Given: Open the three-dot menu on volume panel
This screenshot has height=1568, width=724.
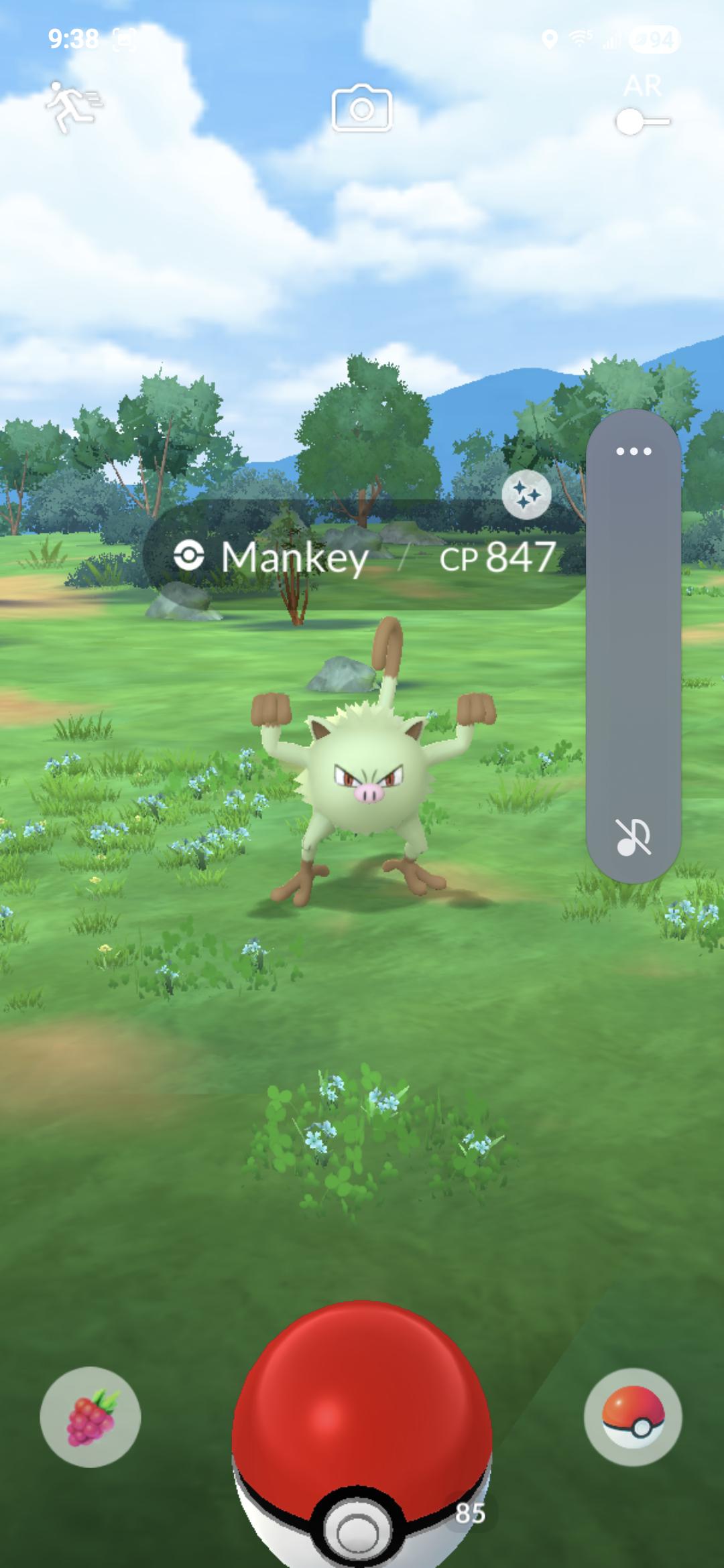Looking at the screenshot, I should [x=633, y=451].
